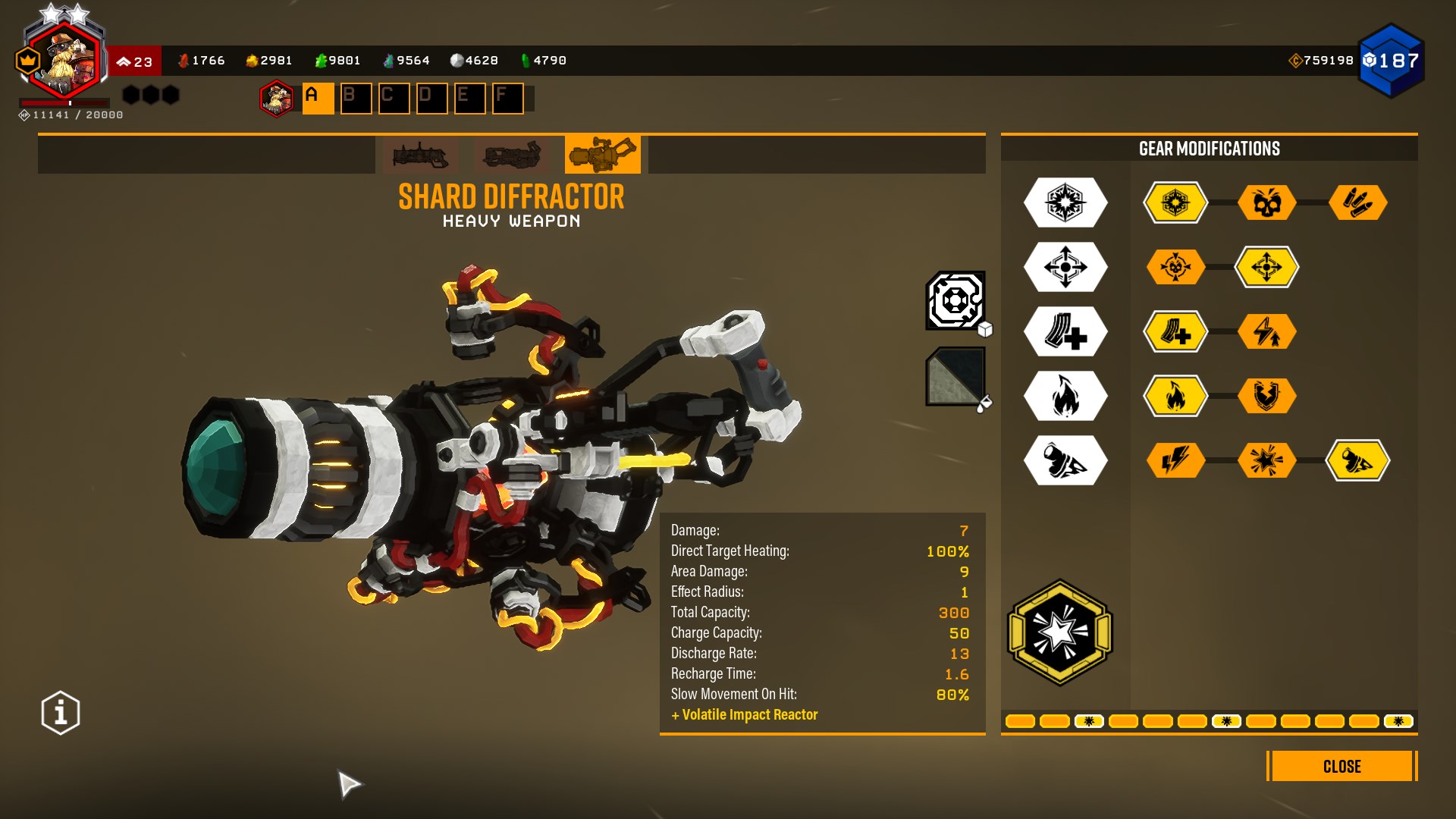
Task: Pick the lightning bolt mod in tier five
Action: pos(1175,460)
